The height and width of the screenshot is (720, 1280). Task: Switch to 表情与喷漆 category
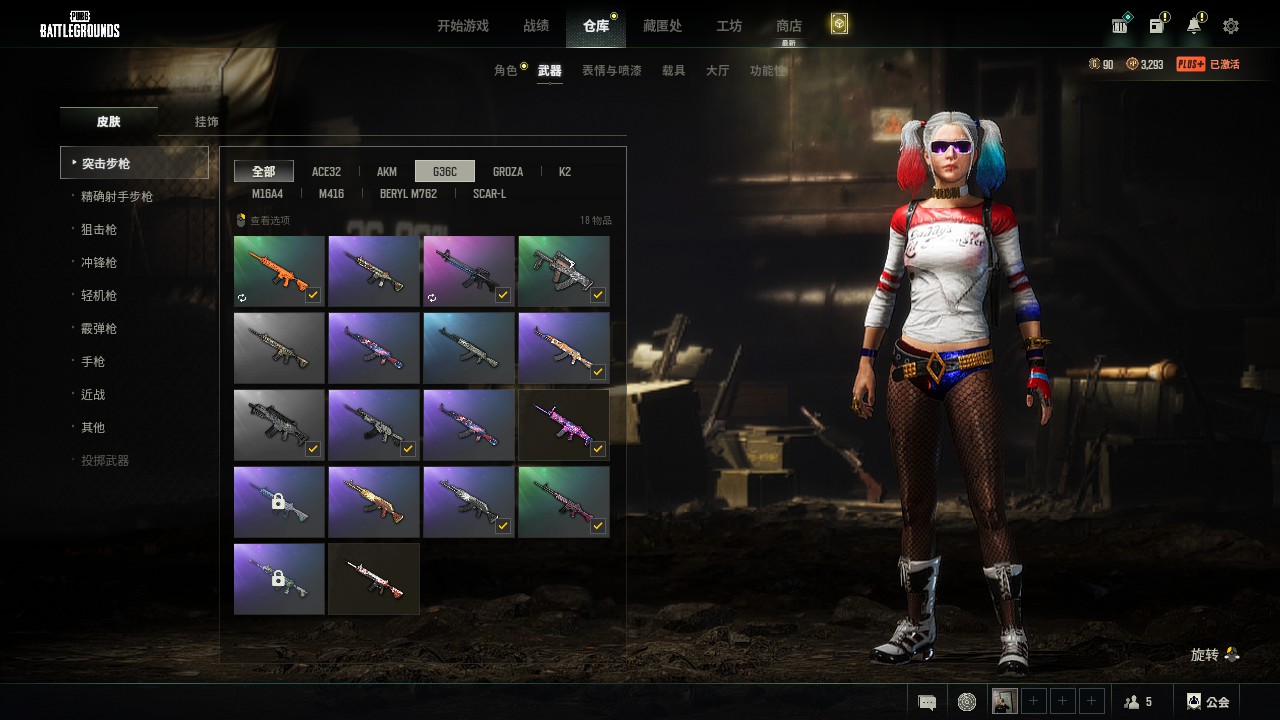pyautogui.click(x=612, y=71)
